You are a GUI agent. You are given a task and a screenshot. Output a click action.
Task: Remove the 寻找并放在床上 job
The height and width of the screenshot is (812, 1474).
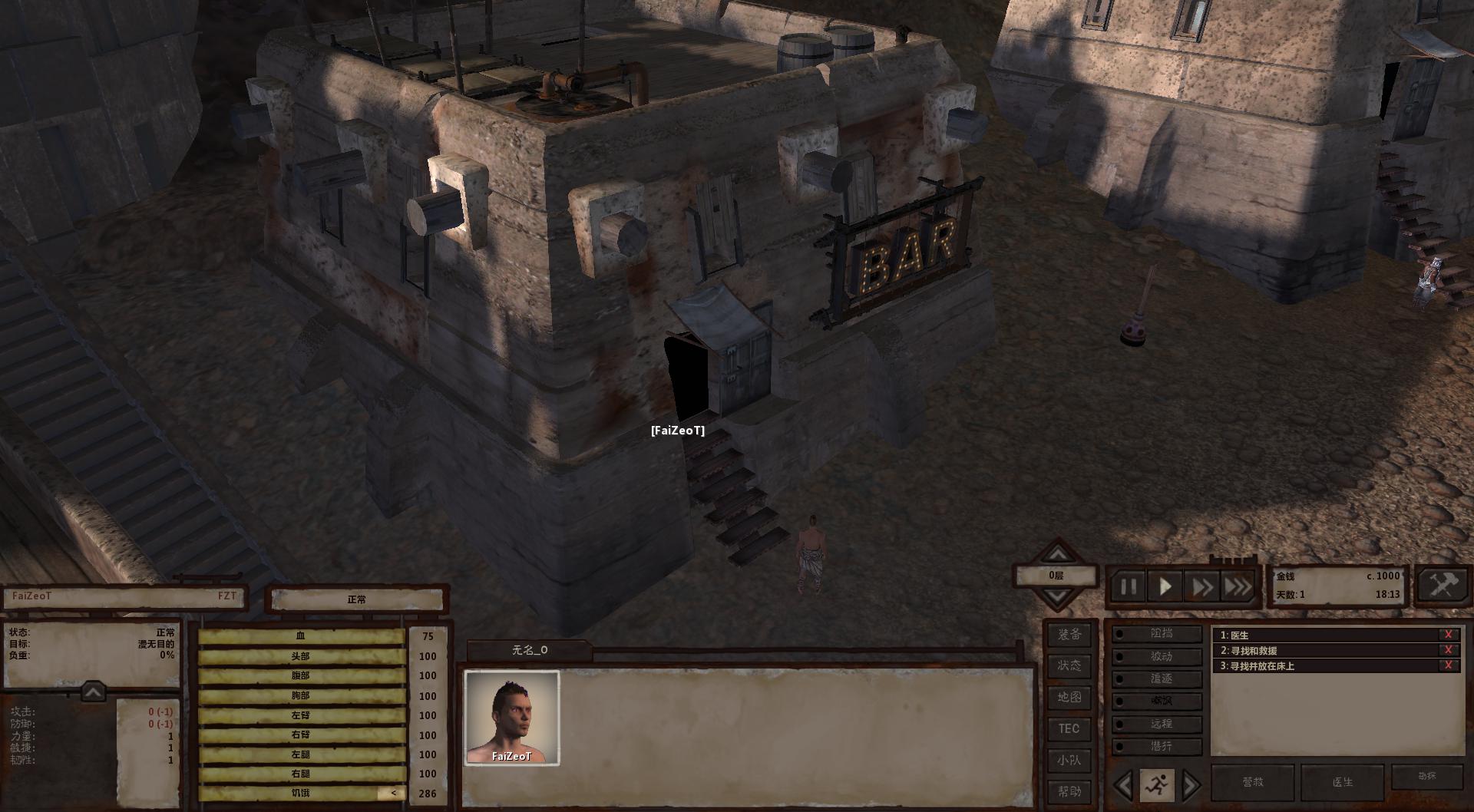tap(1448, 665)
